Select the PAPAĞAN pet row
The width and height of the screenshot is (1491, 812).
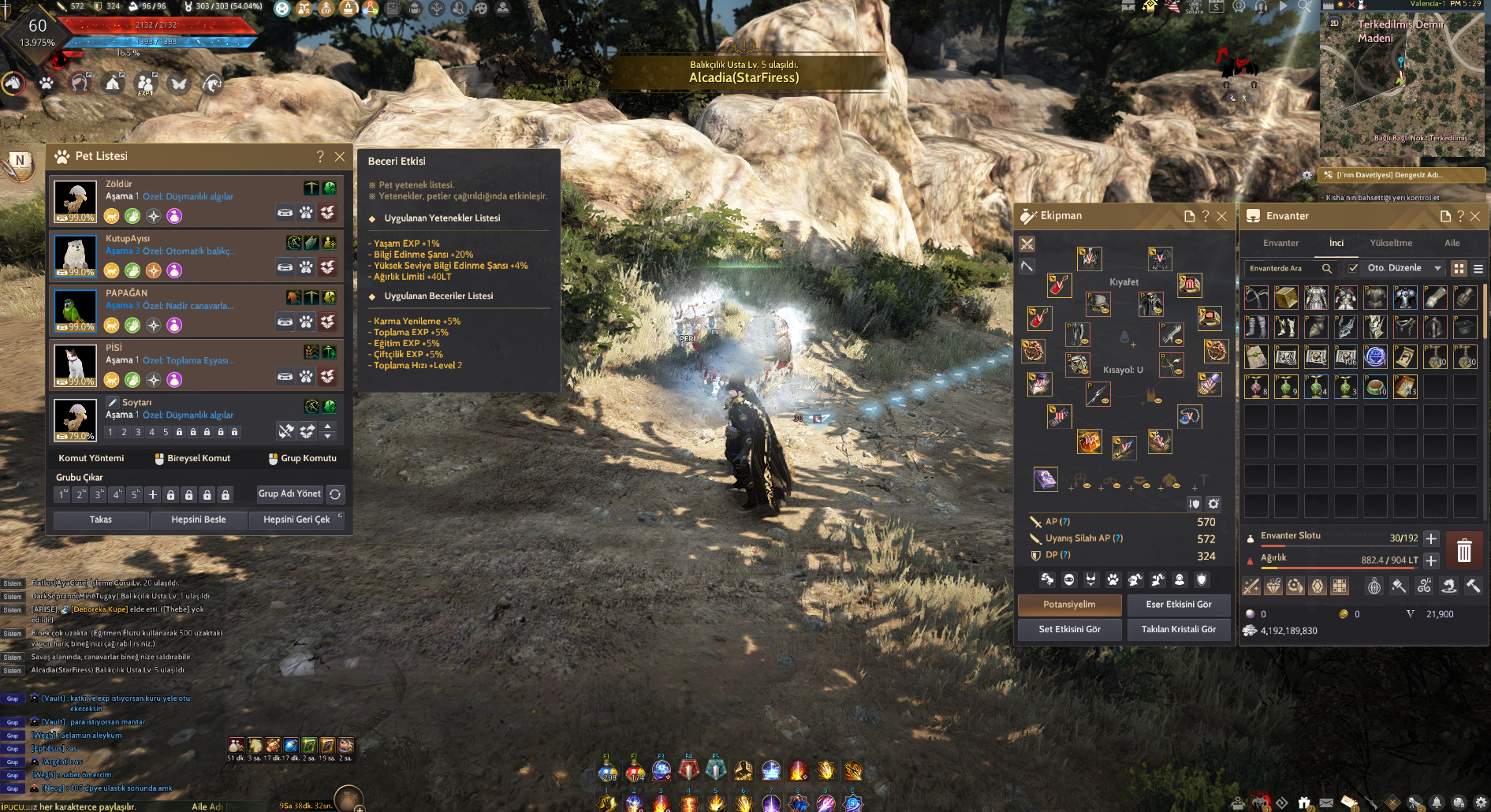[197, 311]
